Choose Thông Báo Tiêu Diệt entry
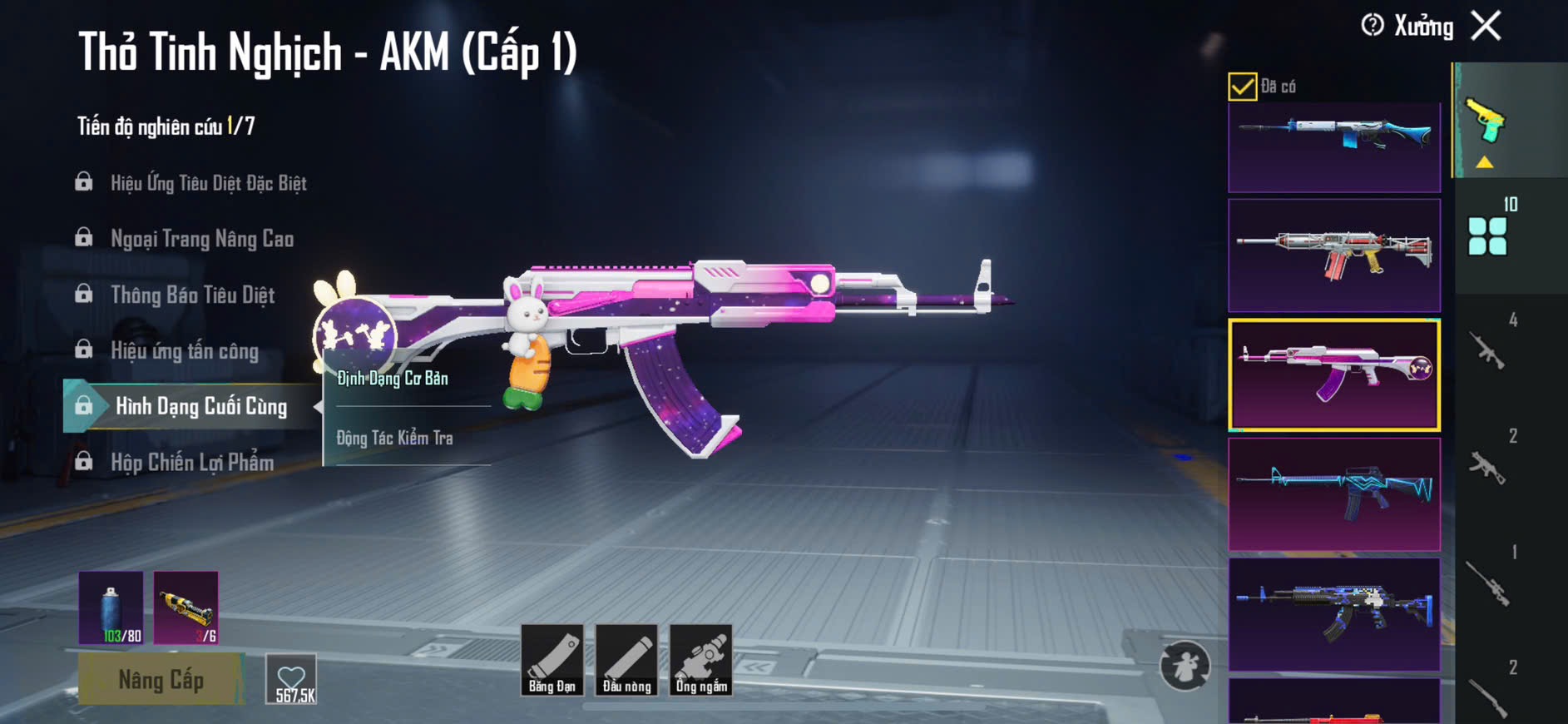 (192, 295)
